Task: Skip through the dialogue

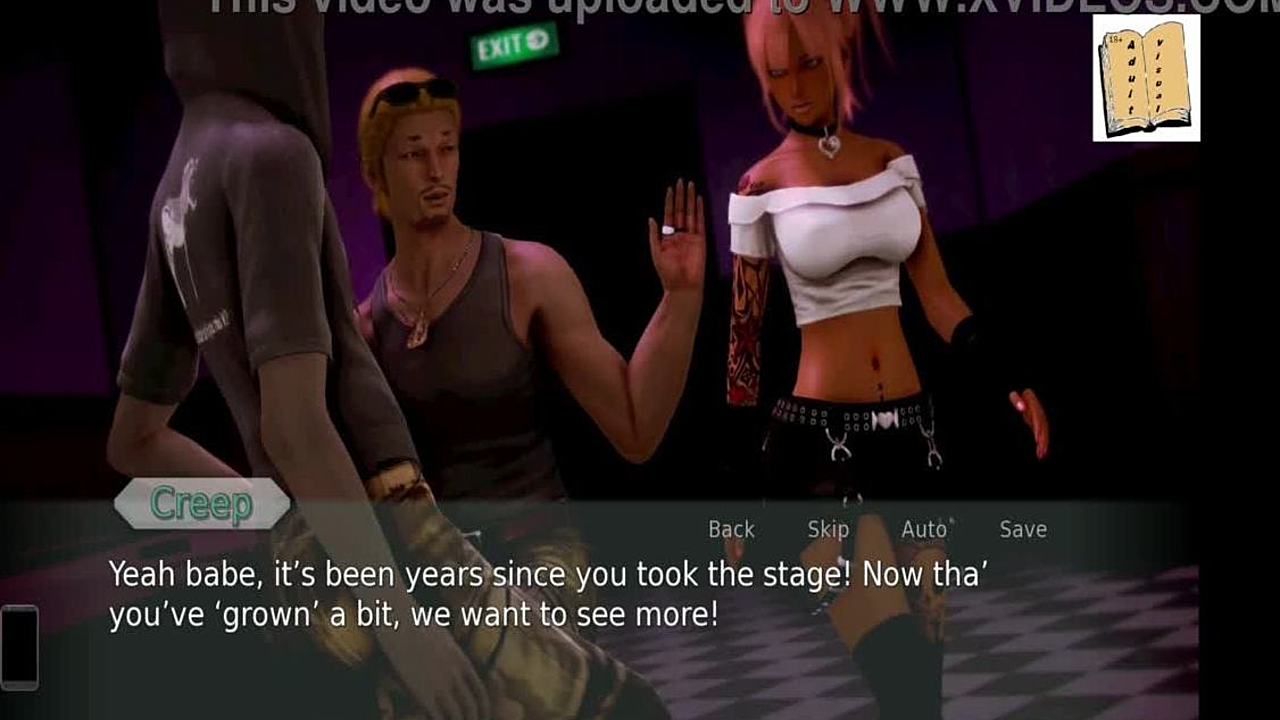Action: pos(827,529)
